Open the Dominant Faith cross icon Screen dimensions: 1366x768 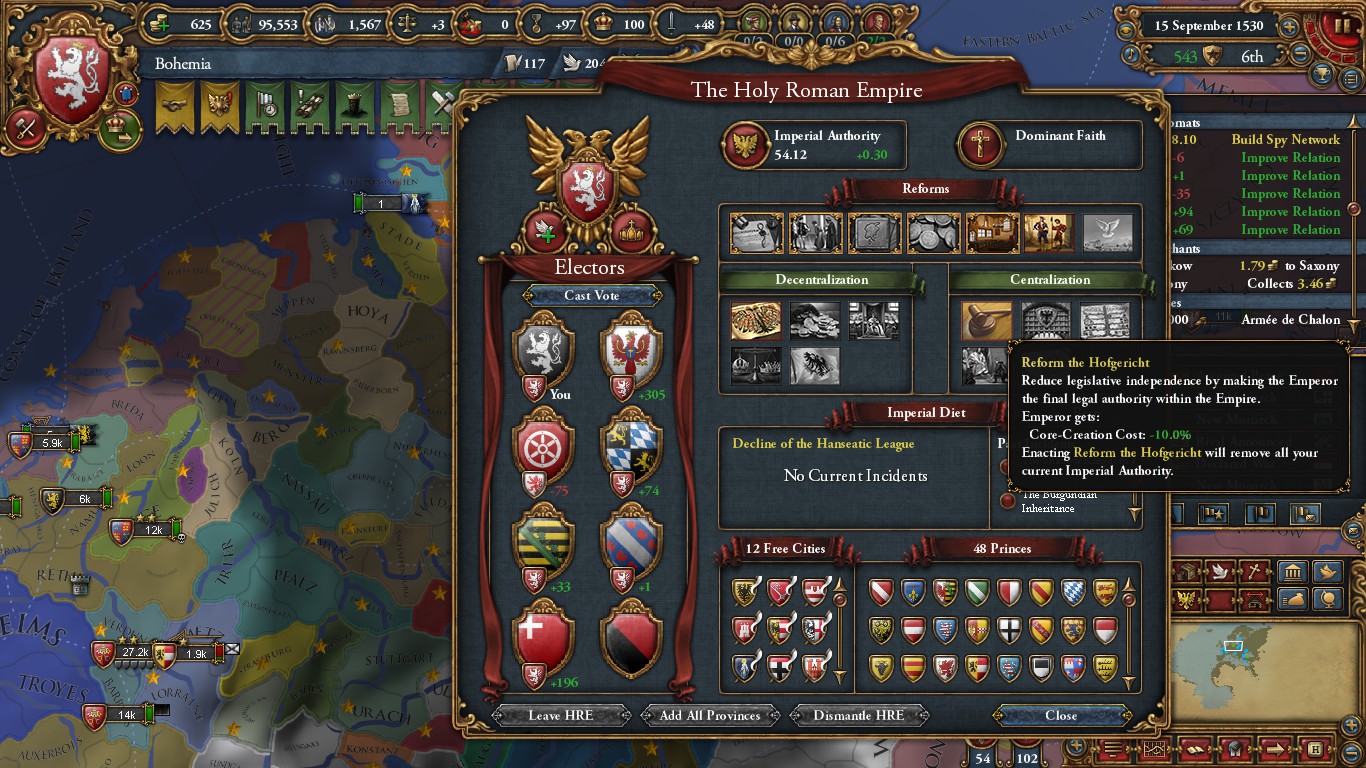coord(980,146)
